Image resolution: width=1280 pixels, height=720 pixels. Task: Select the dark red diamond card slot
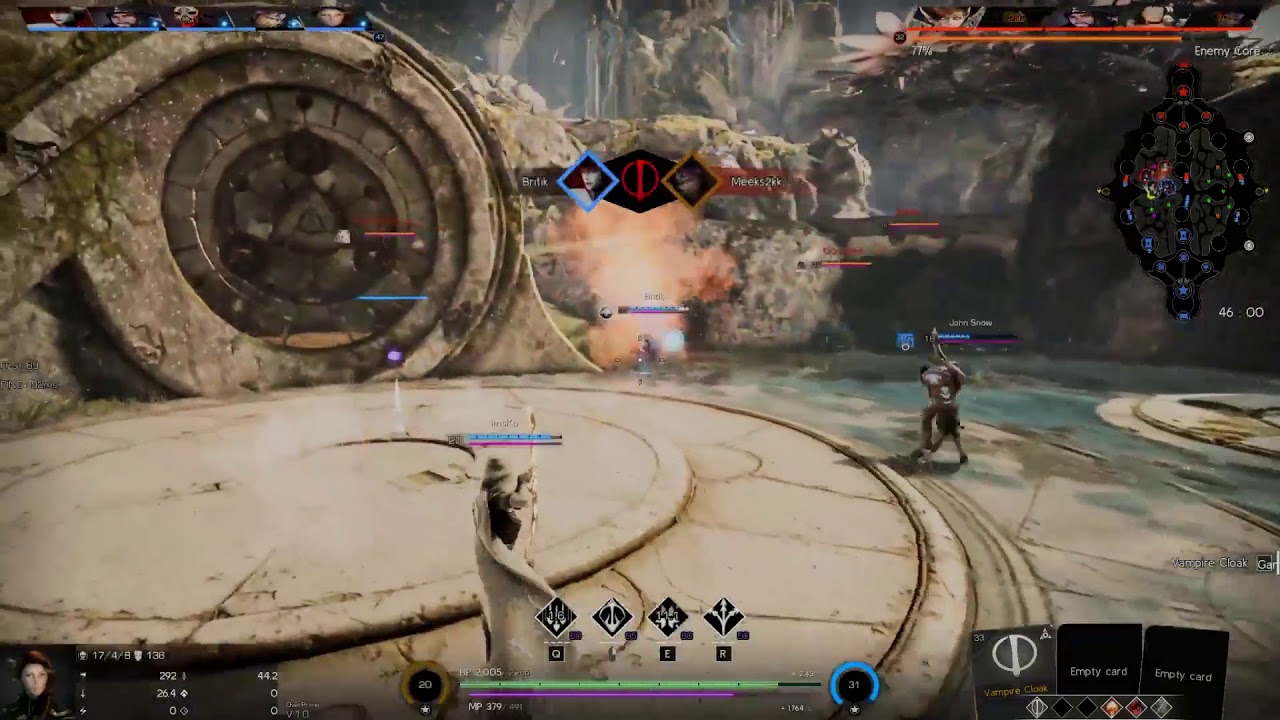[x=1136, y=708]
